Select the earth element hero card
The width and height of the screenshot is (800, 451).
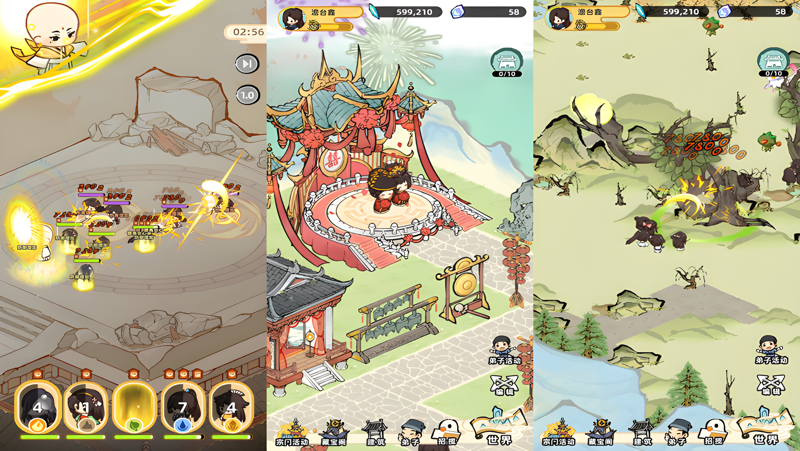[87, 408]
